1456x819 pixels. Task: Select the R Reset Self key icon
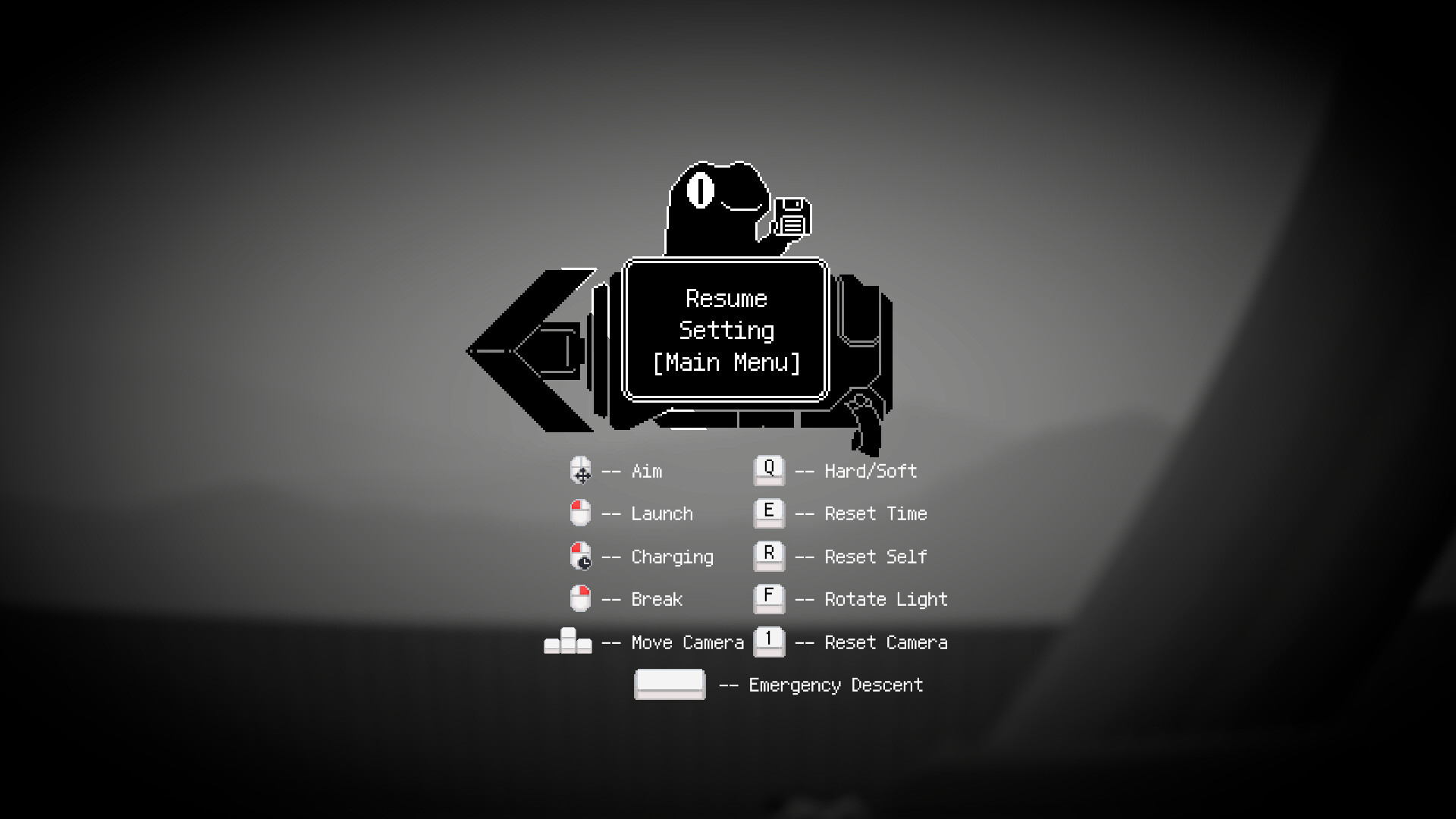[769, 556]
